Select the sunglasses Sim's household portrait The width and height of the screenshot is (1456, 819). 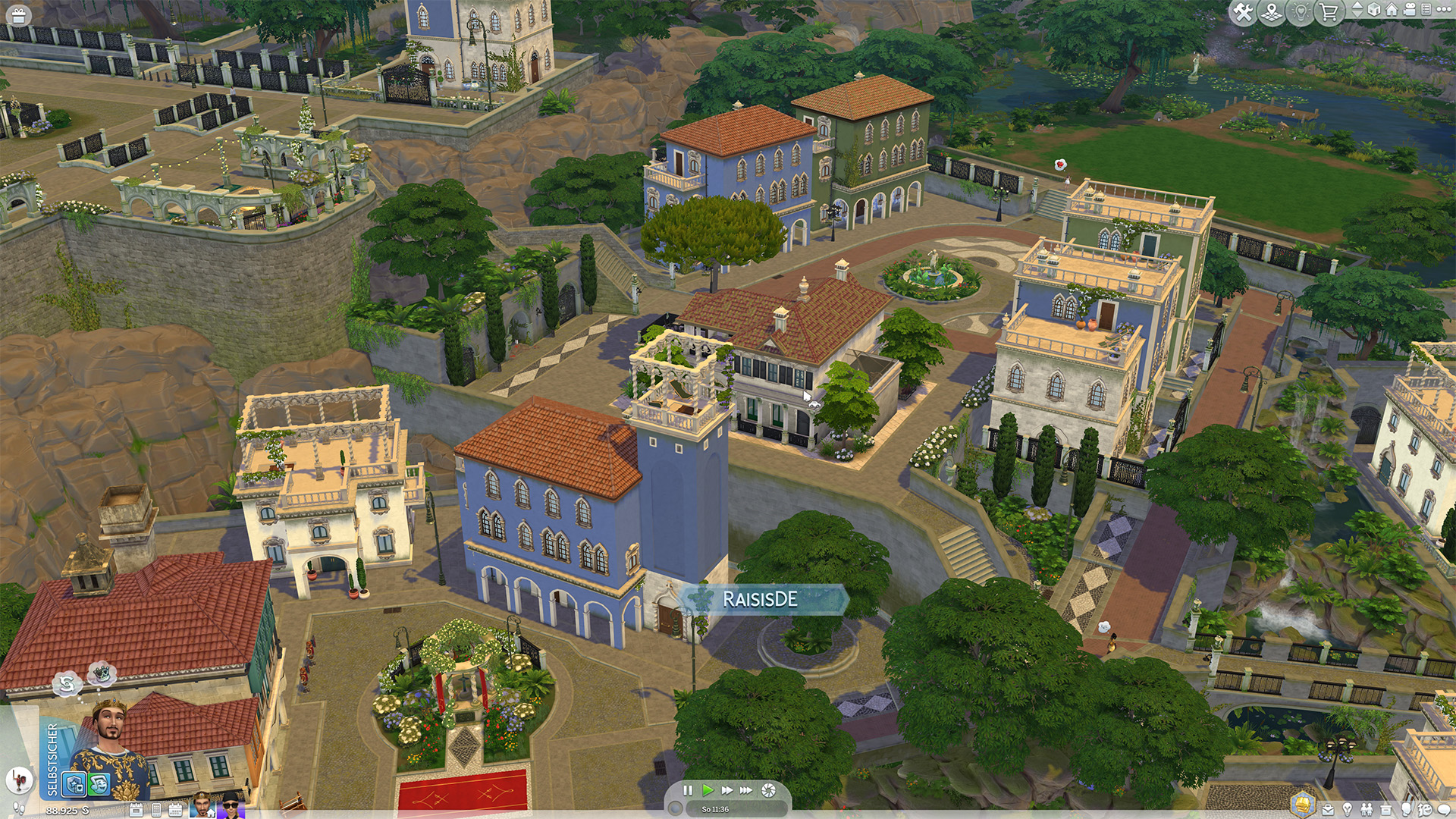pos(230,805)
